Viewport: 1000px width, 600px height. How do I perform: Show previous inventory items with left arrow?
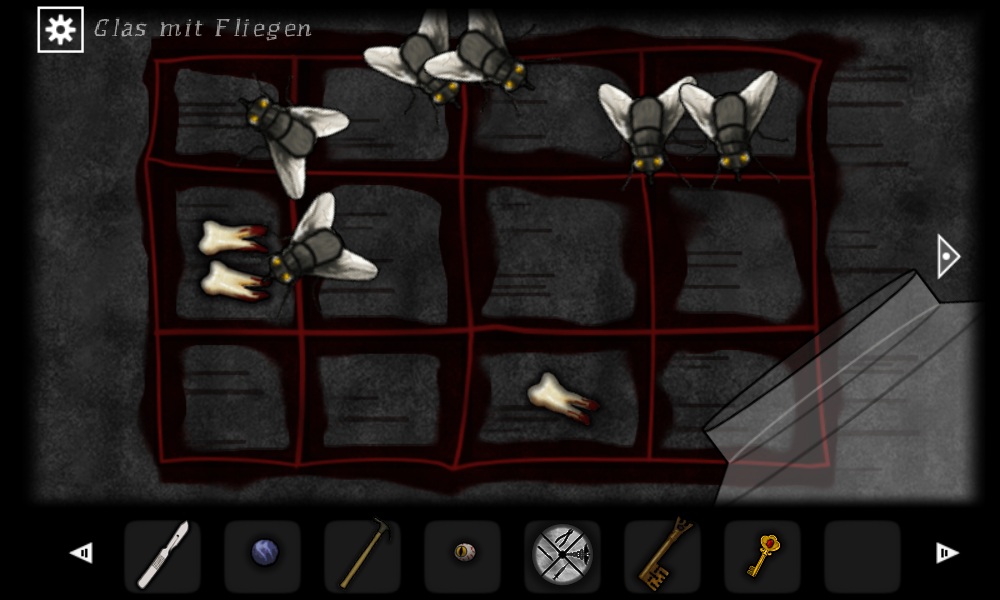(x=81, y=553)
